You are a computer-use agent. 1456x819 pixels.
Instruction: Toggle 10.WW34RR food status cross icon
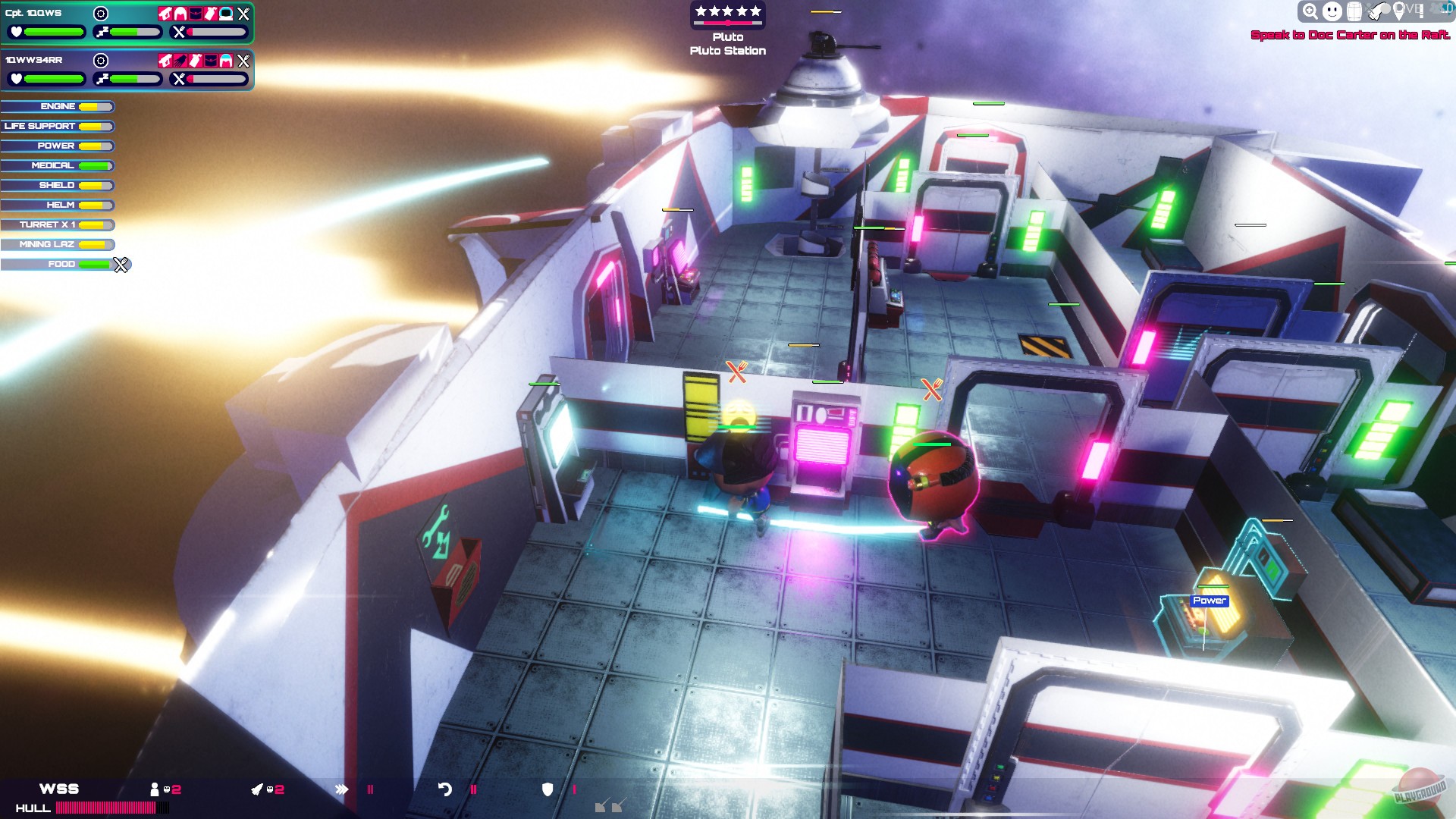(243, 61)
